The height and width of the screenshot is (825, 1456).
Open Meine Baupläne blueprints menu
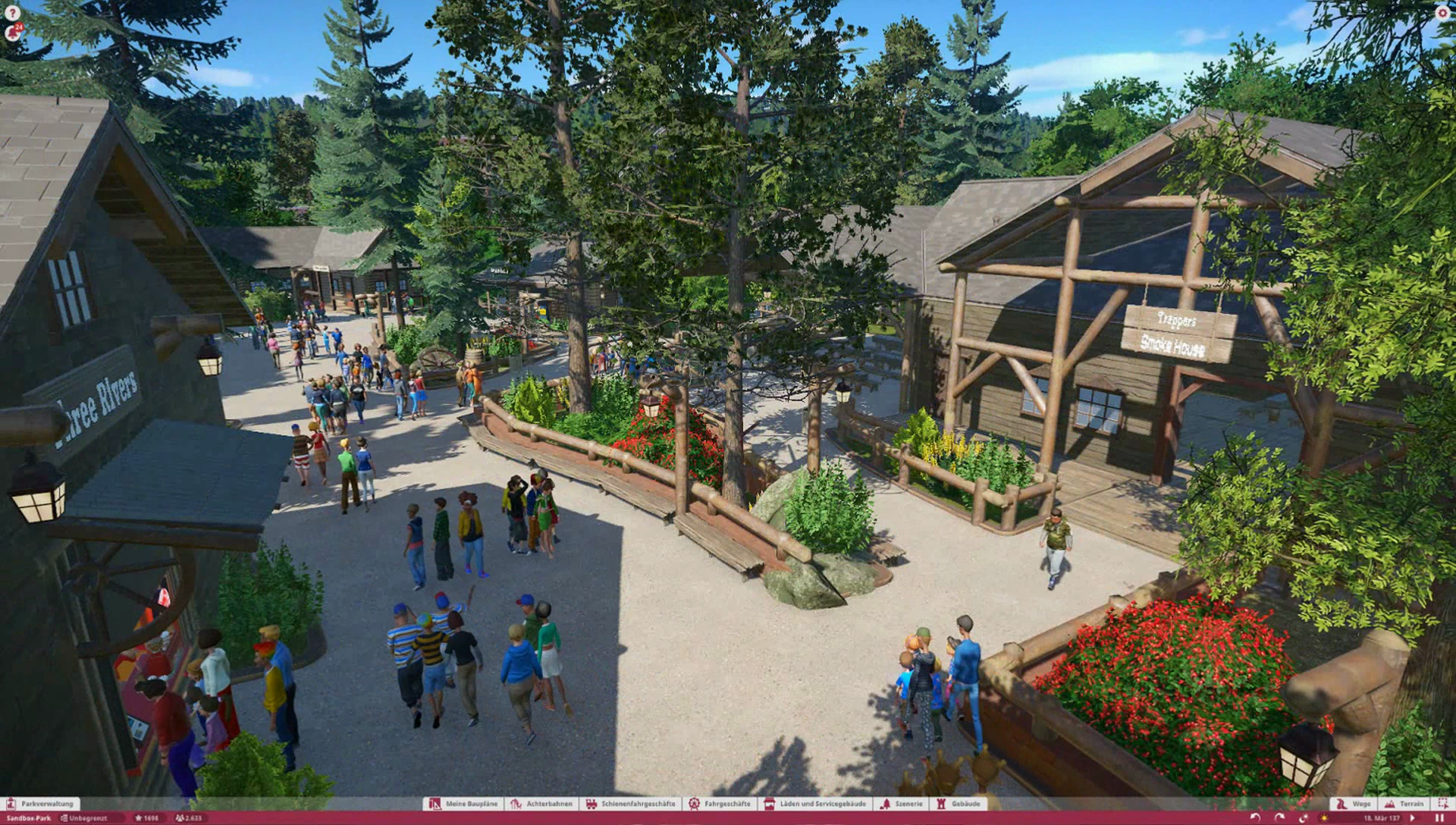464,804
